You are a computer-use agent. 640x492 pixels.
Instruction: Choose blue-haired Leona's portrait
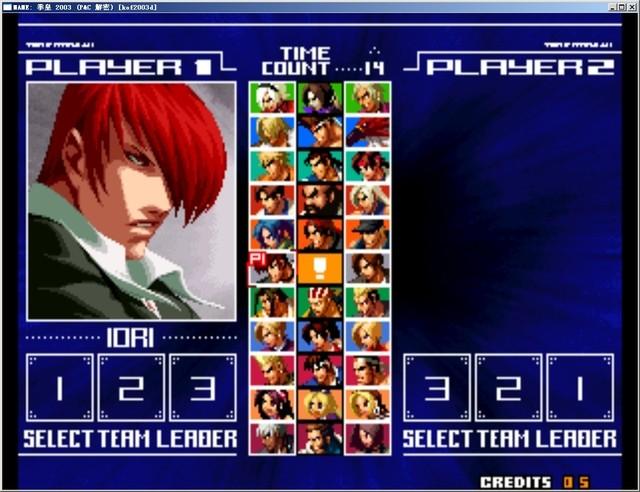click(271, 233)
